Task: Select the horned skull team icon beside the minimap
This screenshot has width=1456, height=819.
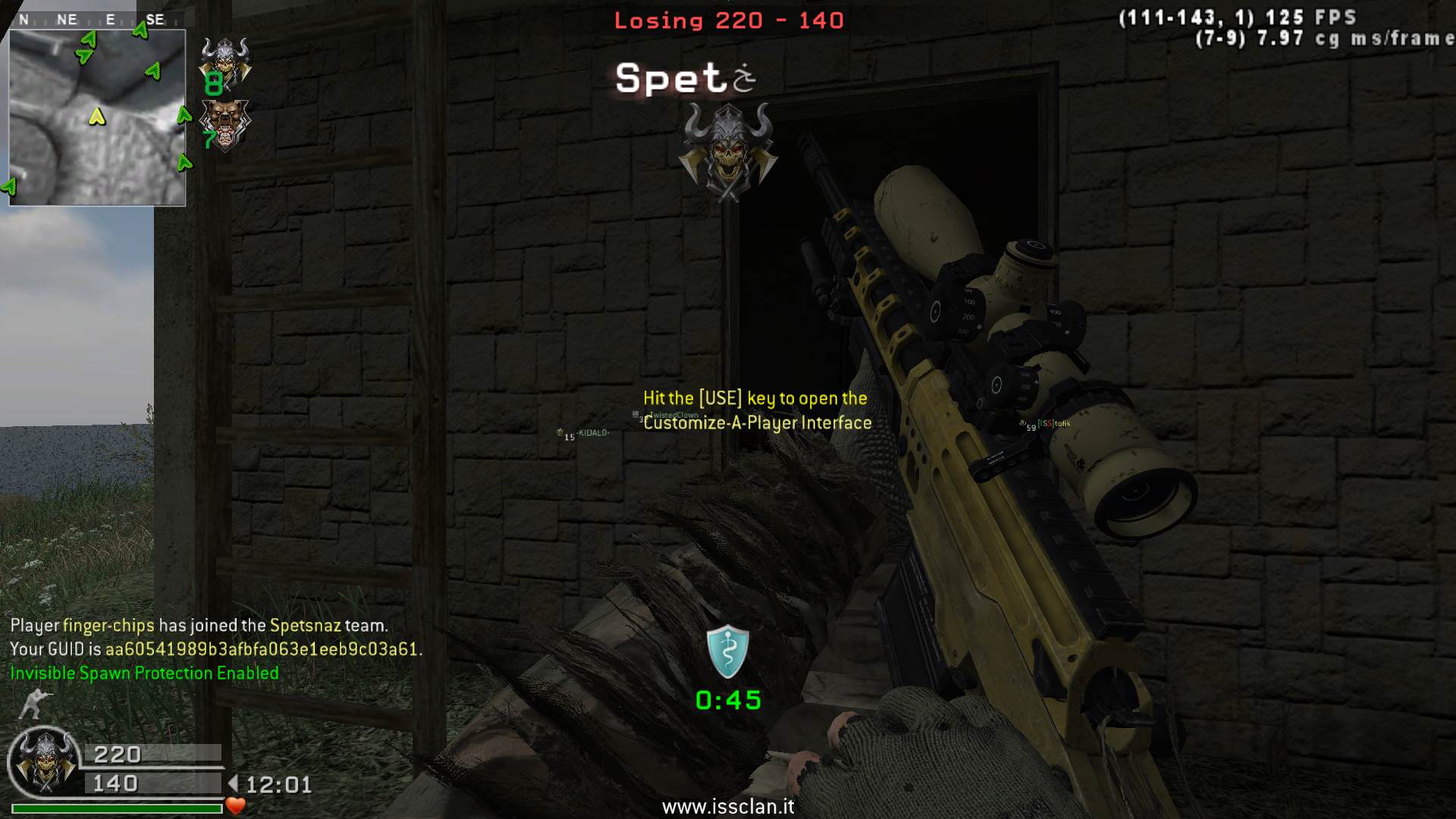Action: pos(225,61)
